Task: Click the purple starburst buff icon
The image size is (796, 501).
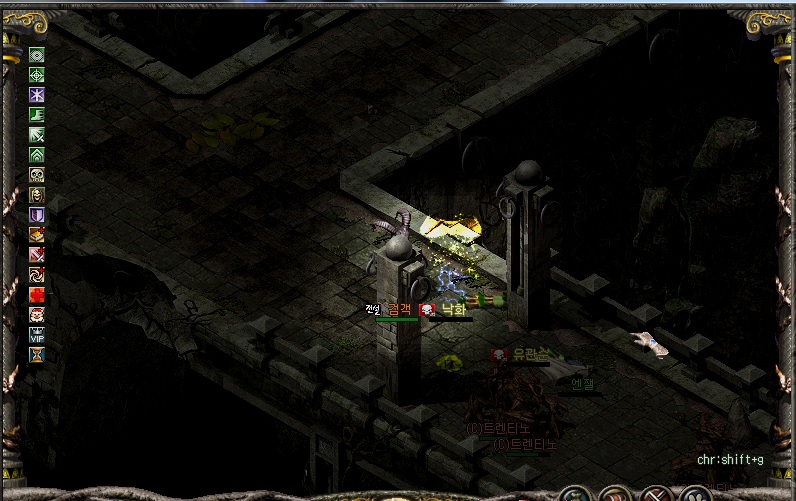Action: click(x=37, y=94)
